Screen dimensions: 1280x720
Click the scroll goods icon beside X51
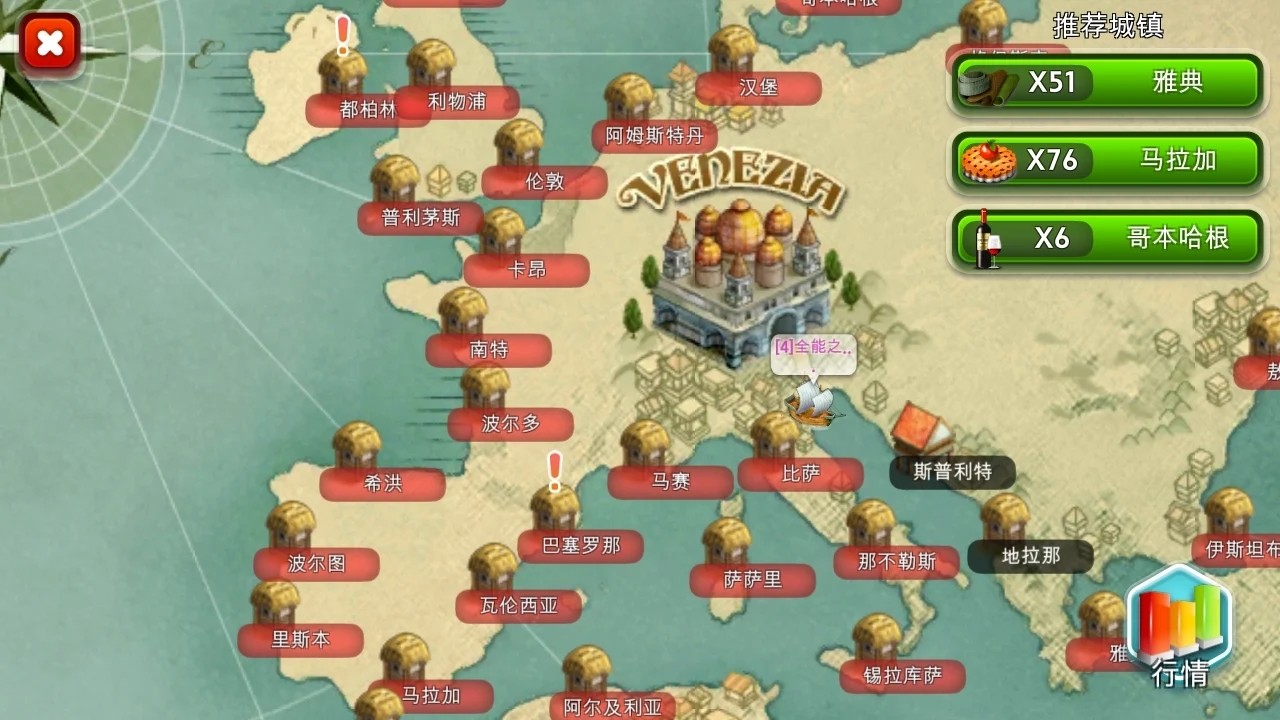tap(985, 84)
